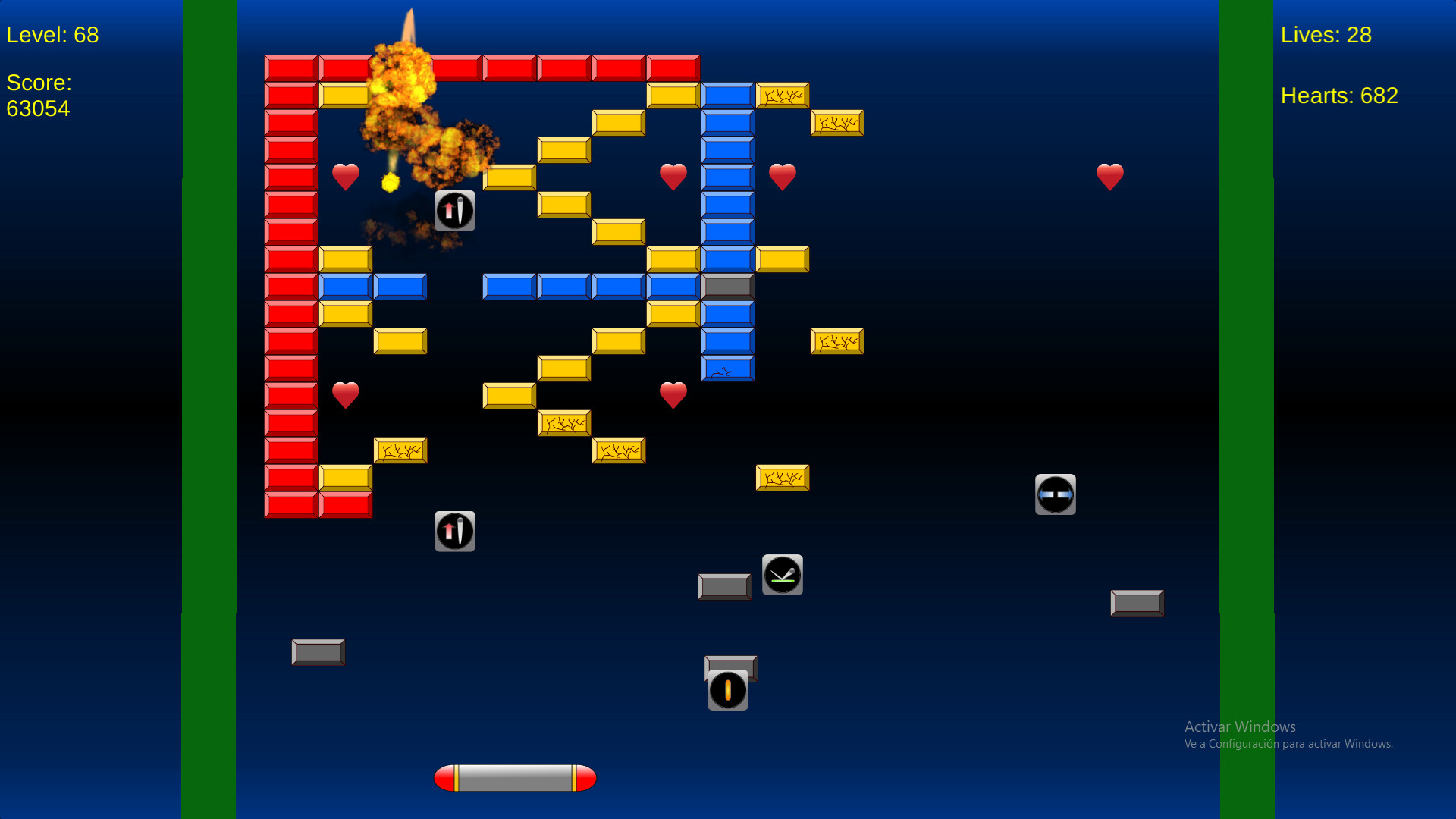This screenshot has width=1456, height=819.
Task: Grab the lower ball speed-up power-up icon
Action: 455,531
